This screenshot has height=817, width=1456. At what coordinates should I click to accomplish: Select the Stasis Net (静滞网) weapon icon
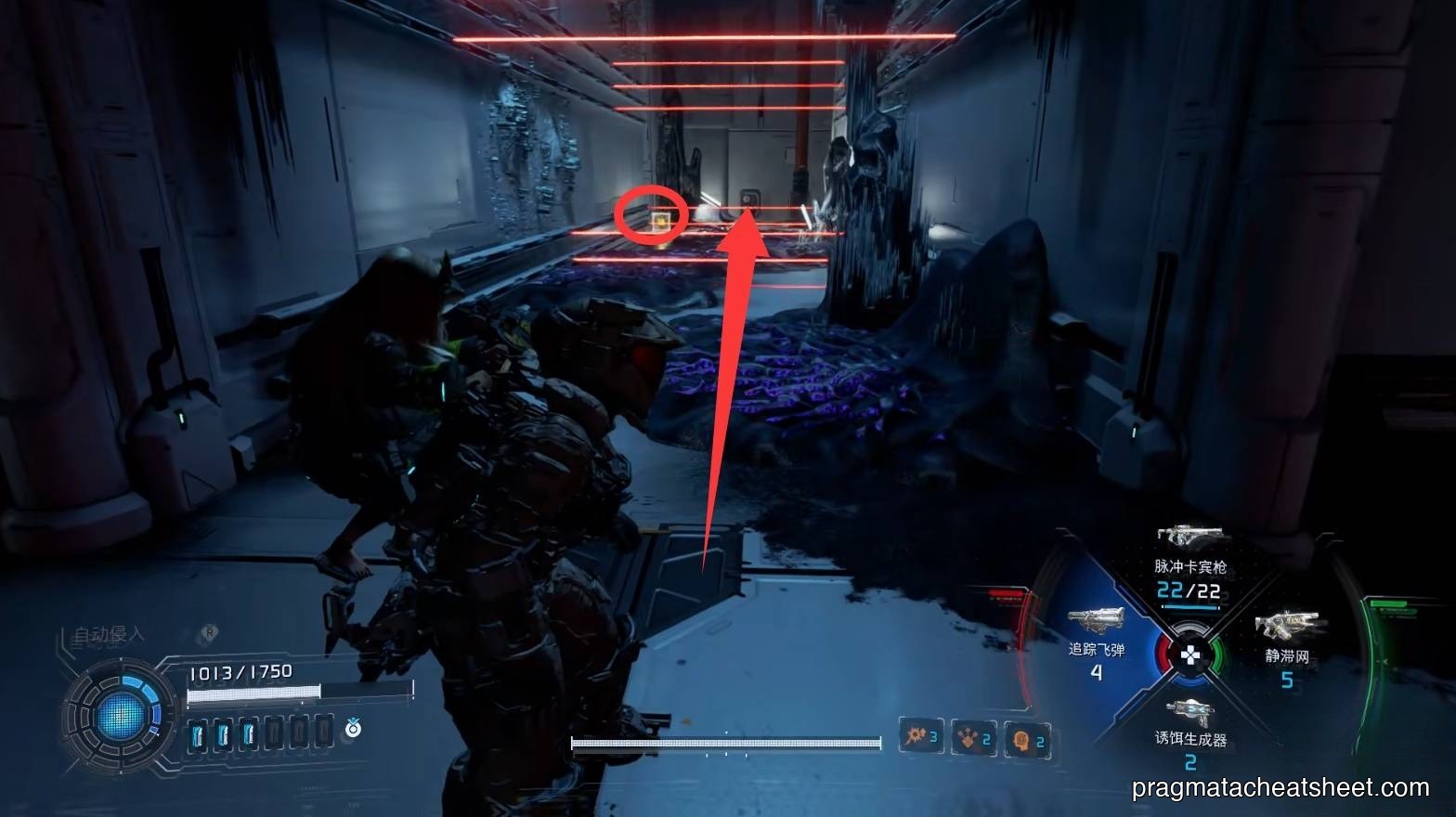click(1289, 625)
